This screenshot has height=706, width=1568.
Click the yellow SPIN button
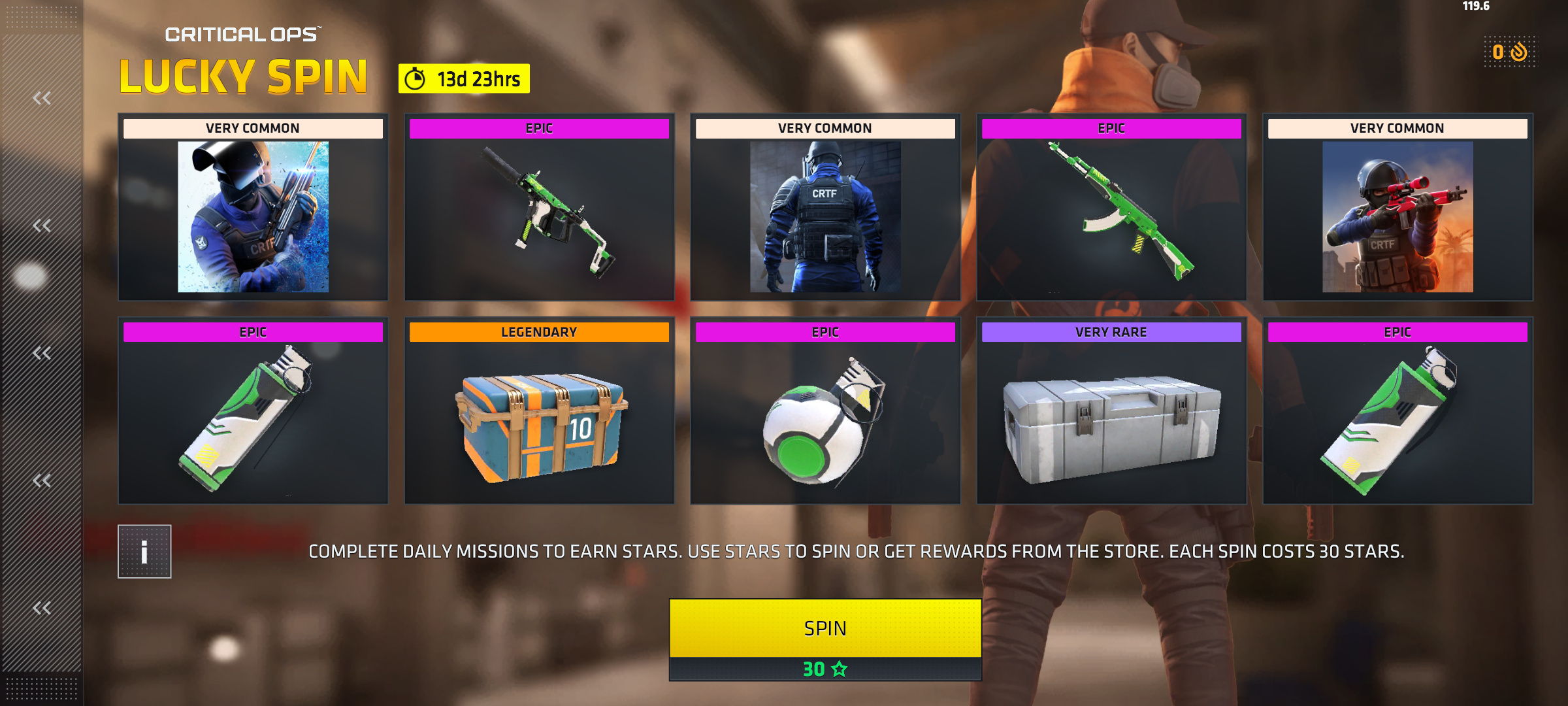(x=825, y=628)
